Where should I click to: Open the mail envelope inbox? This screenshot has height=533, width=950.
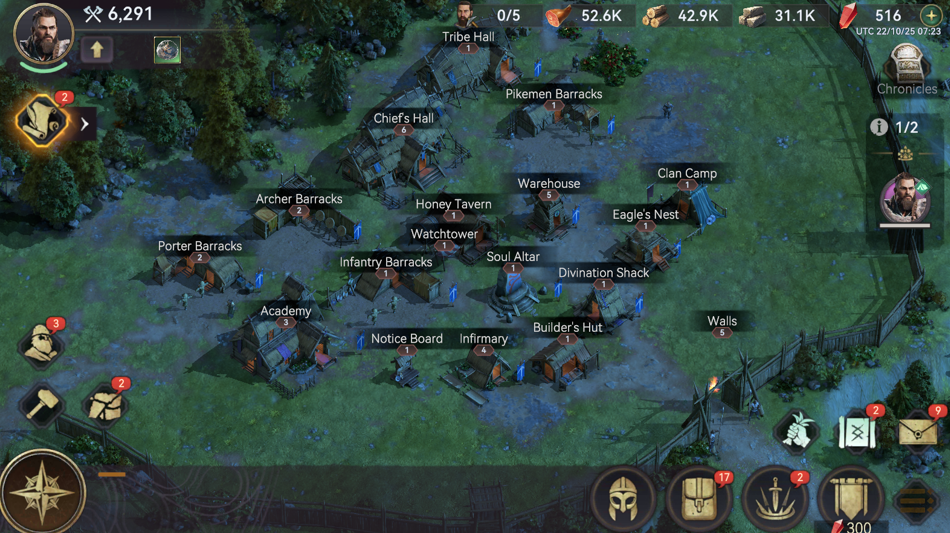point(918,432)
